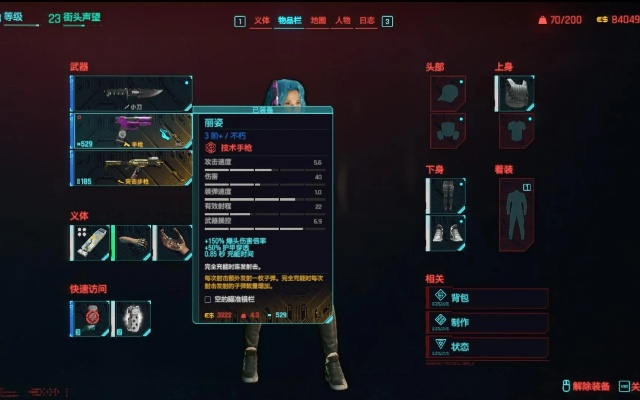
Task: Select the armored vest upper body slot
Action: point(514,93)
